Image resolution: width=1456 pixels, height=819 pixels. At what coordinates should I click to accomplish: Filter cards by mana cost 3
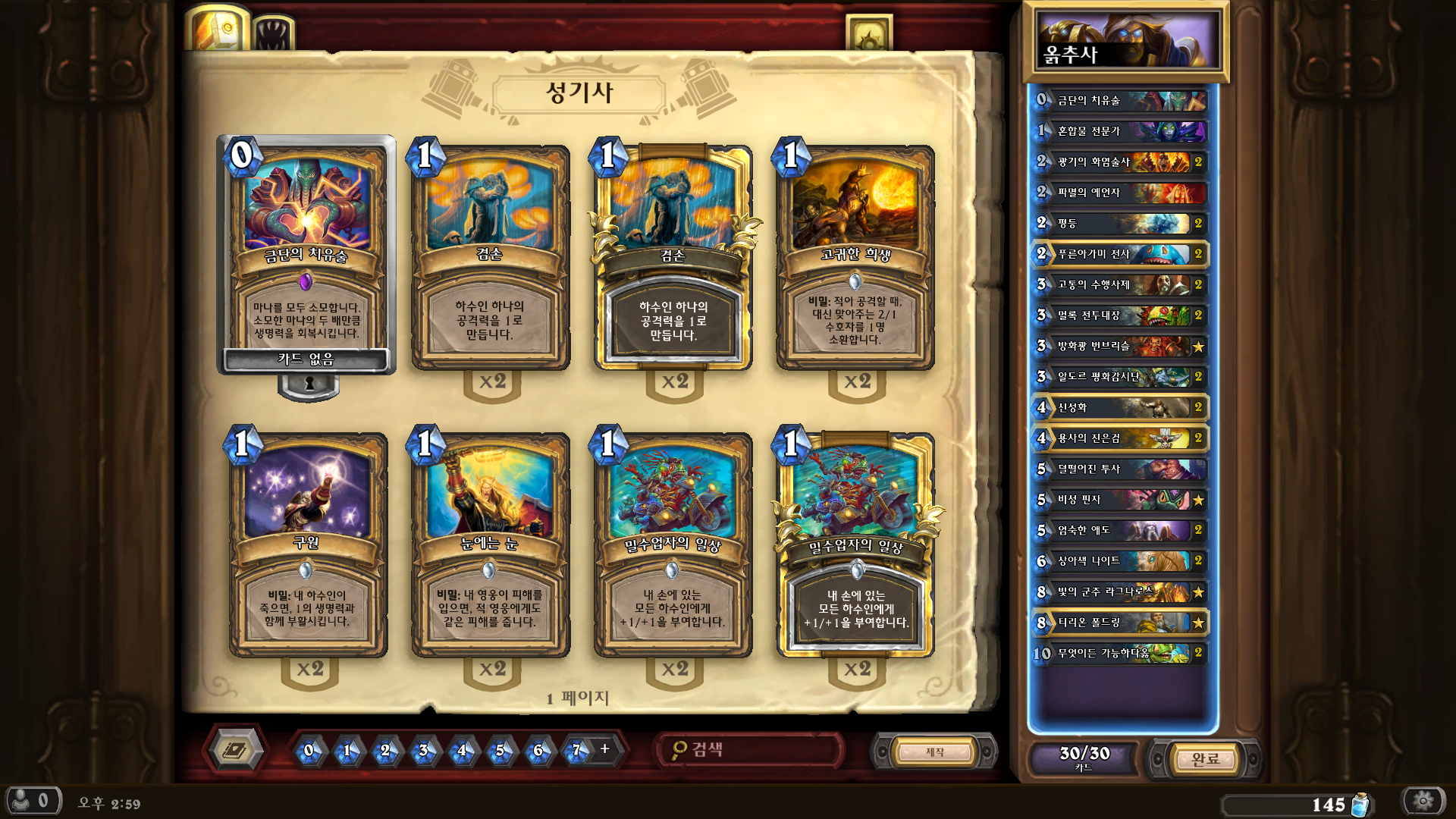click(423, 751)
